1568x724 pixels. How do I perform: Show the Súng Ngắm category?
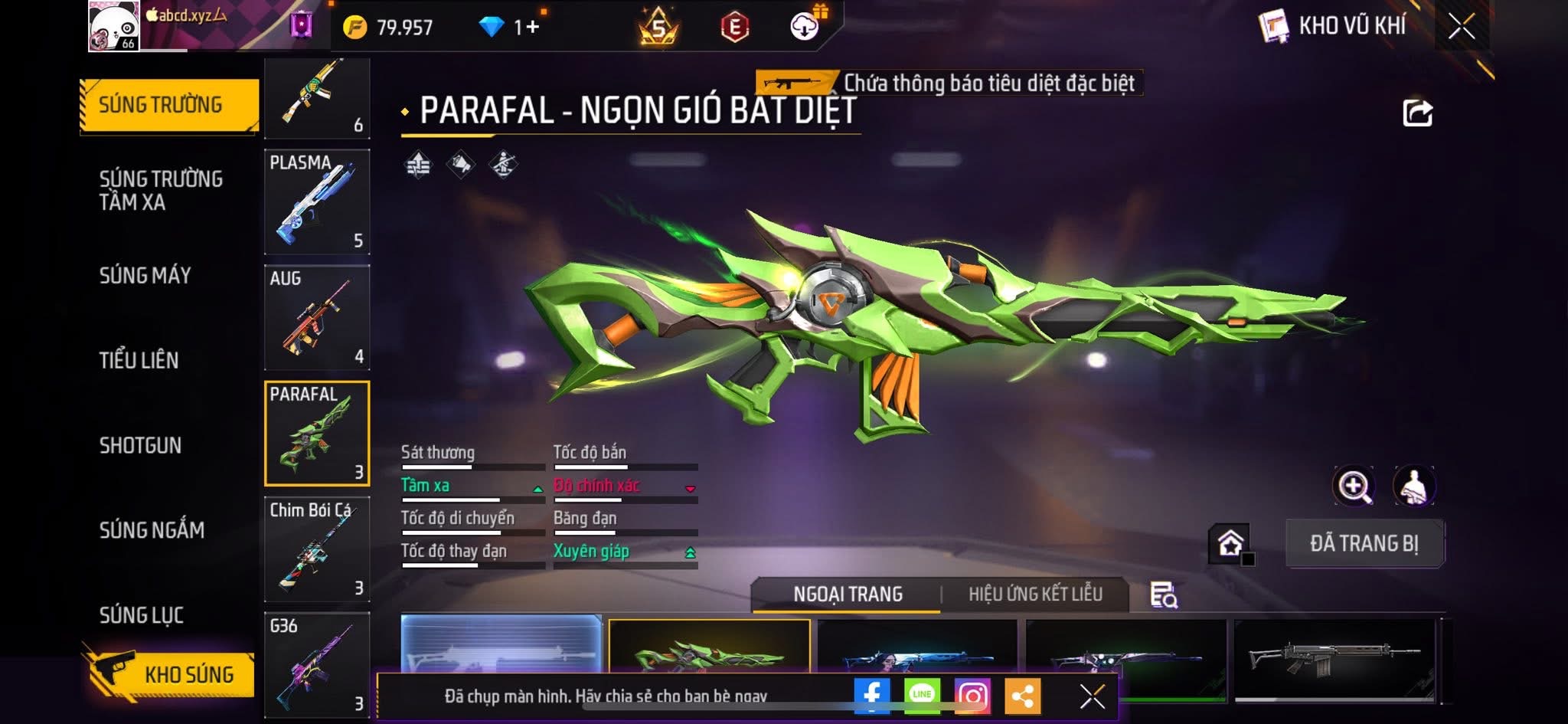(152, 529)
